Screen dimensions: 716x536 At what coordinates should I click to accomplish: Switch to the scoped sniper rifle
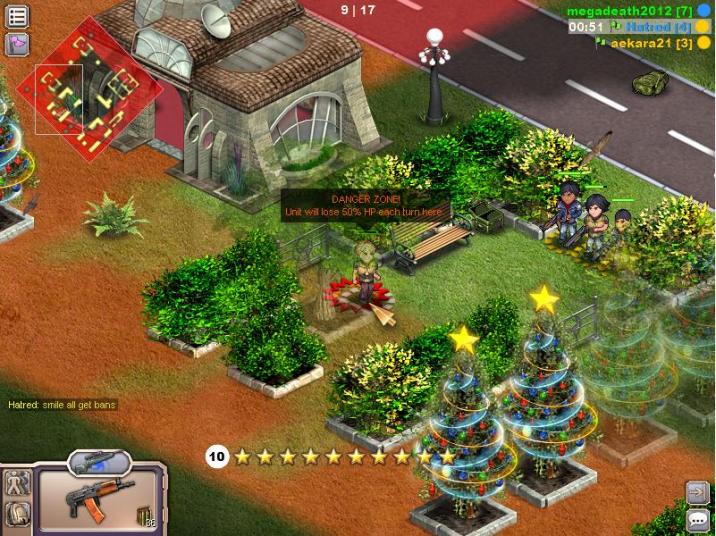[99, 463]
